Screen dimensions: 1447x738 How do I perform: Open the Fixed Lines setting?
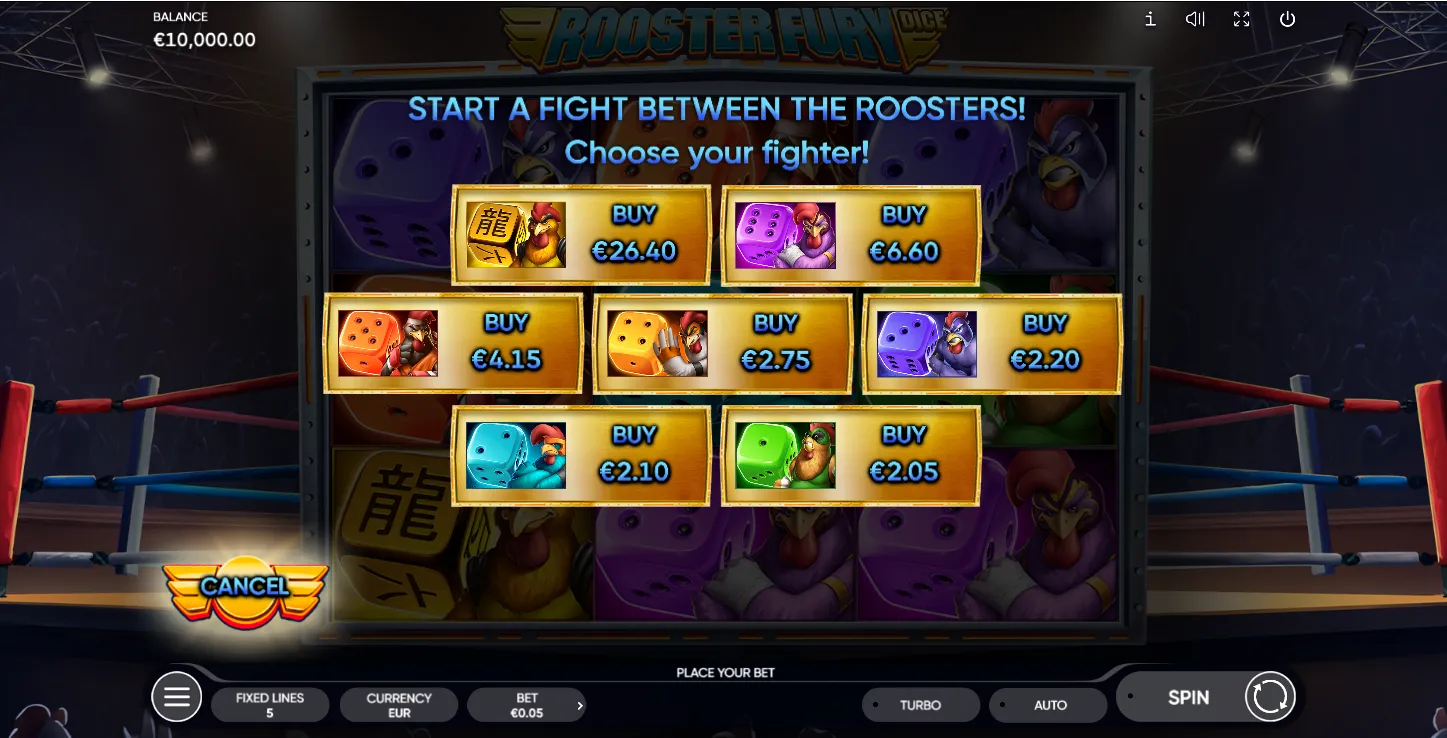coord(270,705)
